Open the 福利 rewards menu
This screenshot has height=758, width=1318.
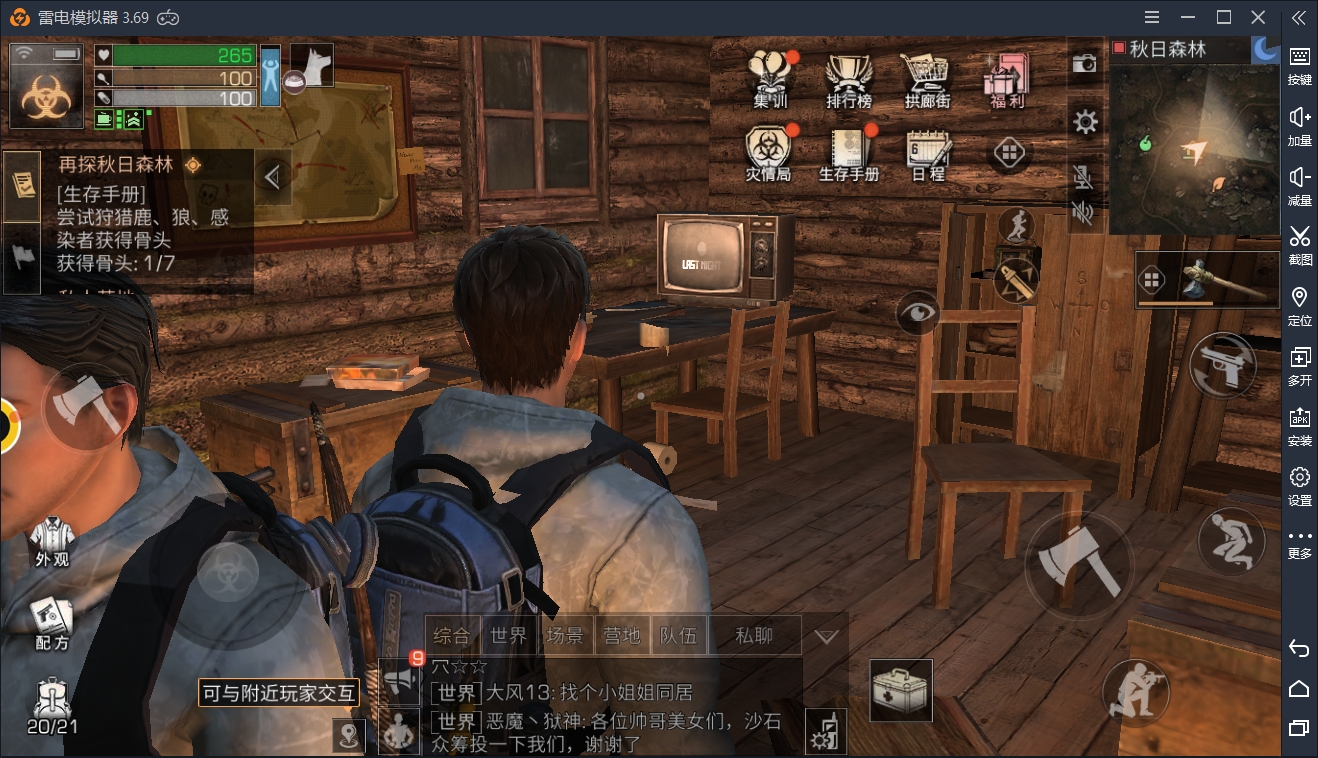pos(1005,78)
